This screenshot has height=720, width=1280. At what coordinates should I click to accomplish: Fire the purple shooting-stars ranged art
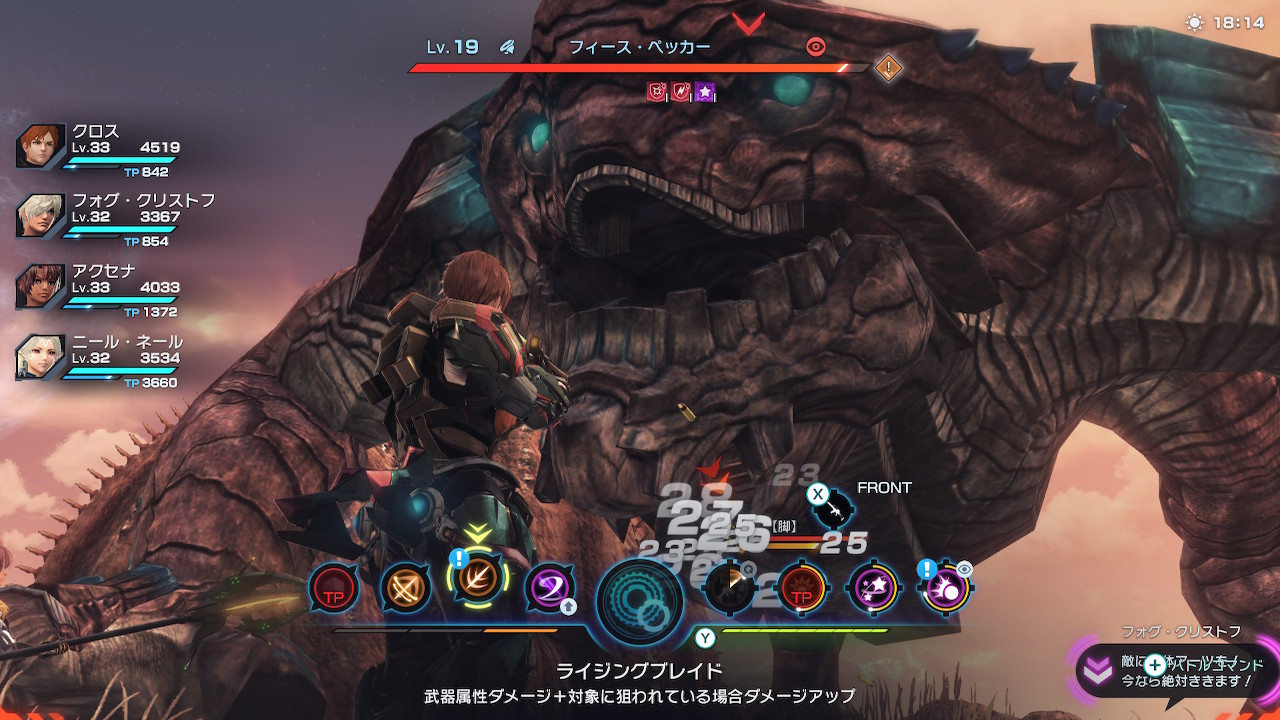873,587
